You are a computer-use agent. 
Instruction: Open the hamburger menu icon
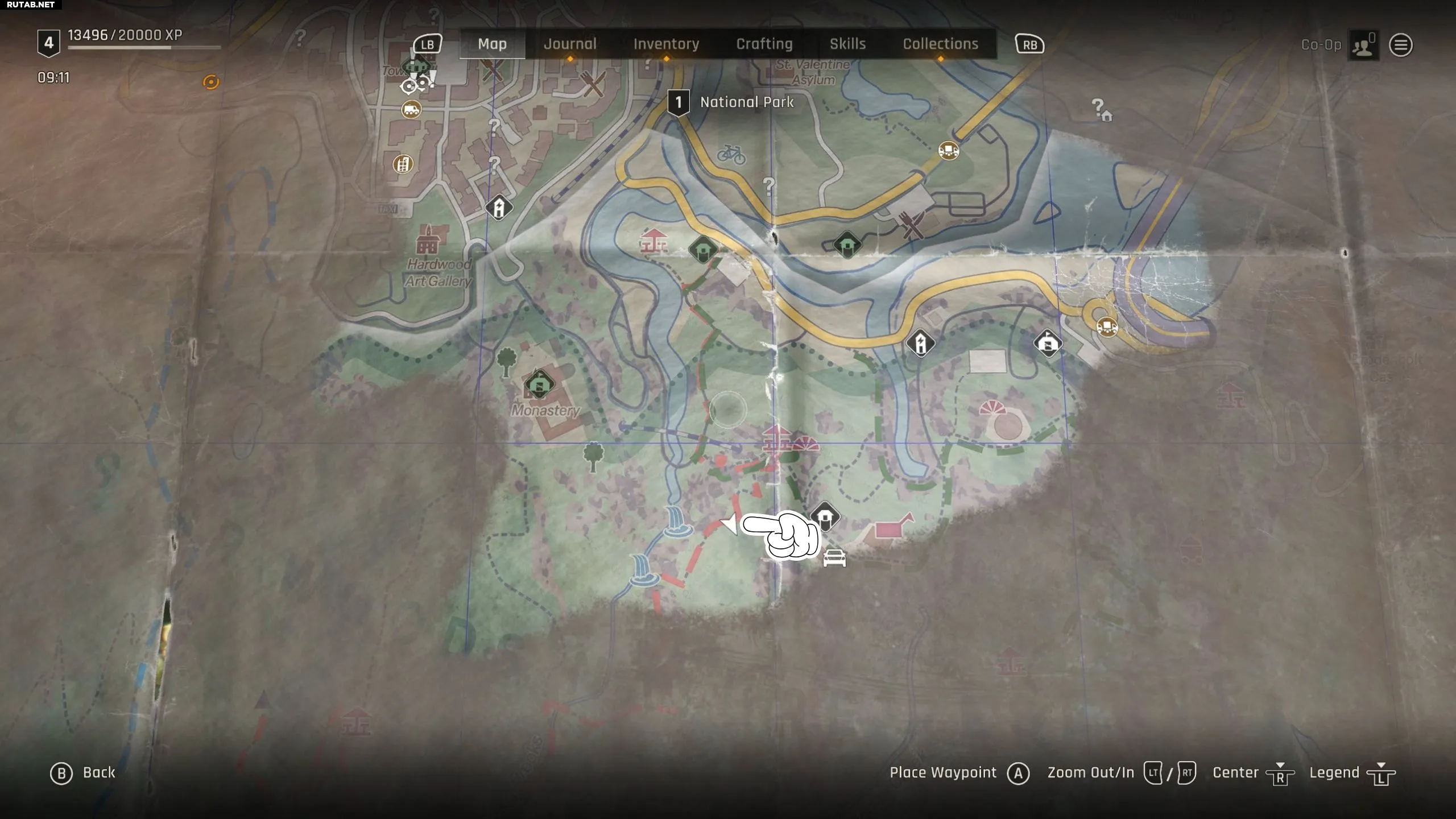(x=1401, y=45)
